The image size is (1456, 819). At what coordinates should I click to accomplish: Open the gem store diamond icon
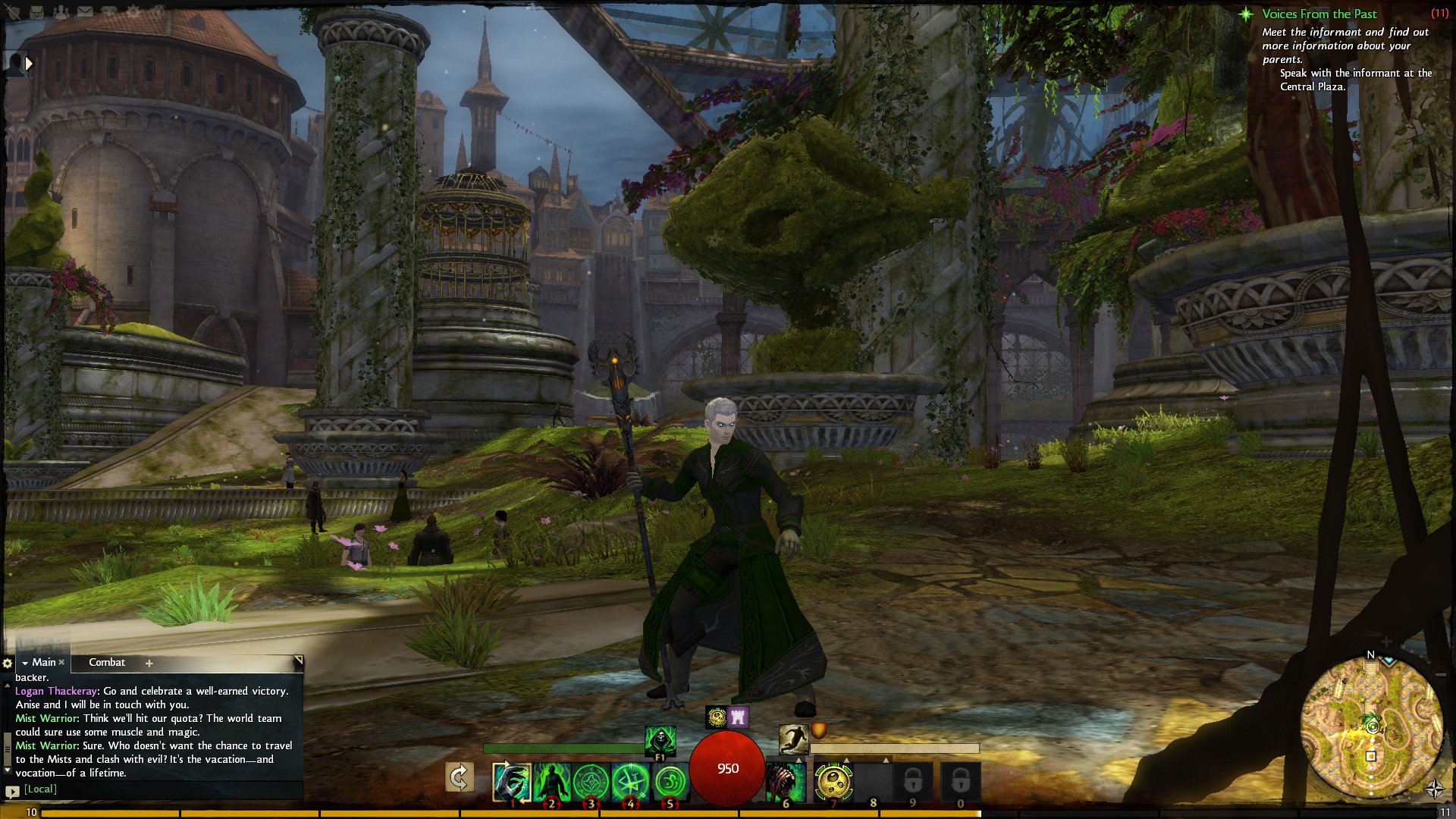tap(109, 12)
